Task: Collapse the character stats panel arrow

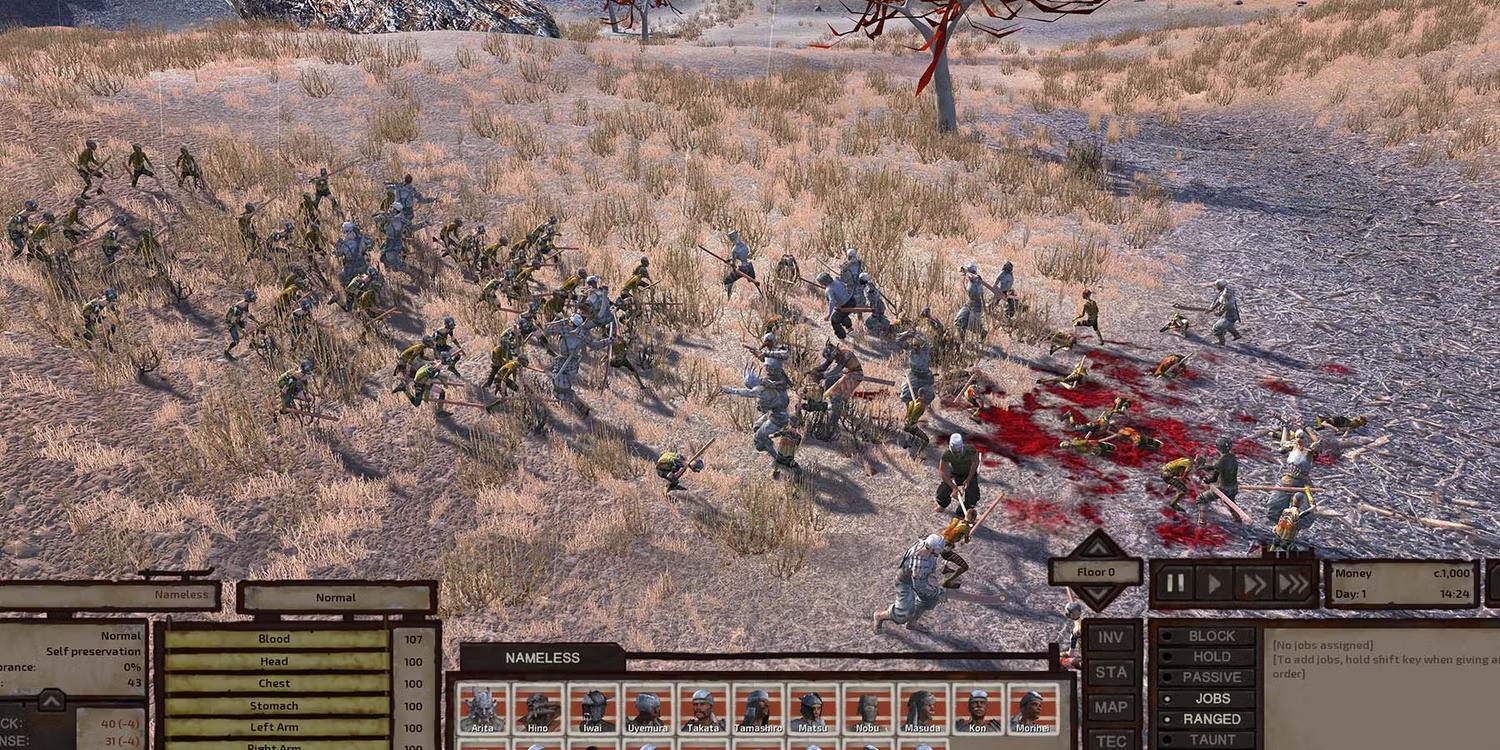Action: (52, 700)
